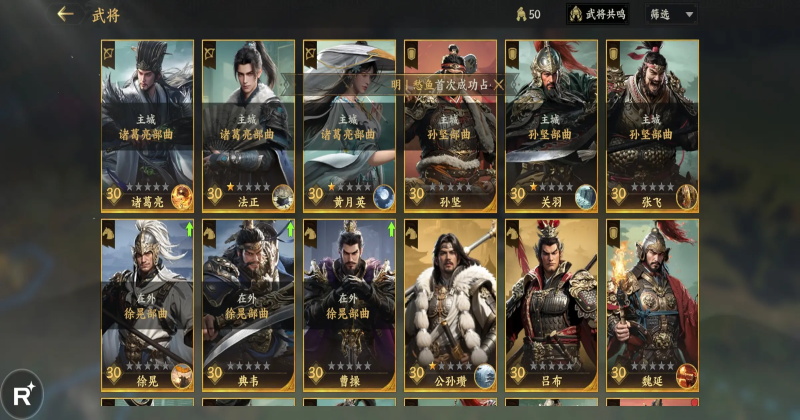This screenshot has width=800, height=420.
Task: Open the 筛选 filter dropdown
Action: tap(672, 14)
